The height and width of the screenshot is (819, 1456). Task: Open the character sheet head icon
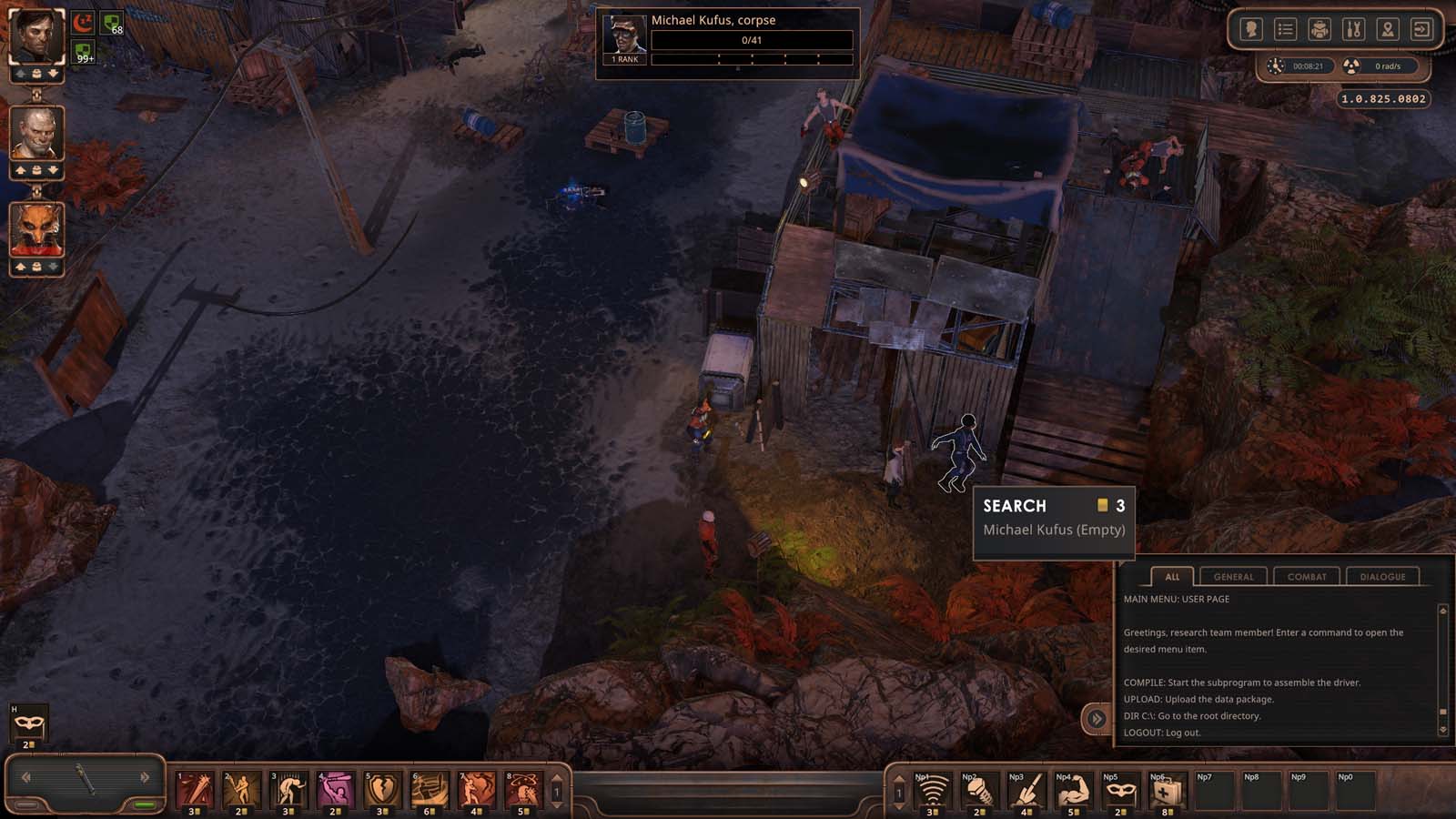[1251, 30]
